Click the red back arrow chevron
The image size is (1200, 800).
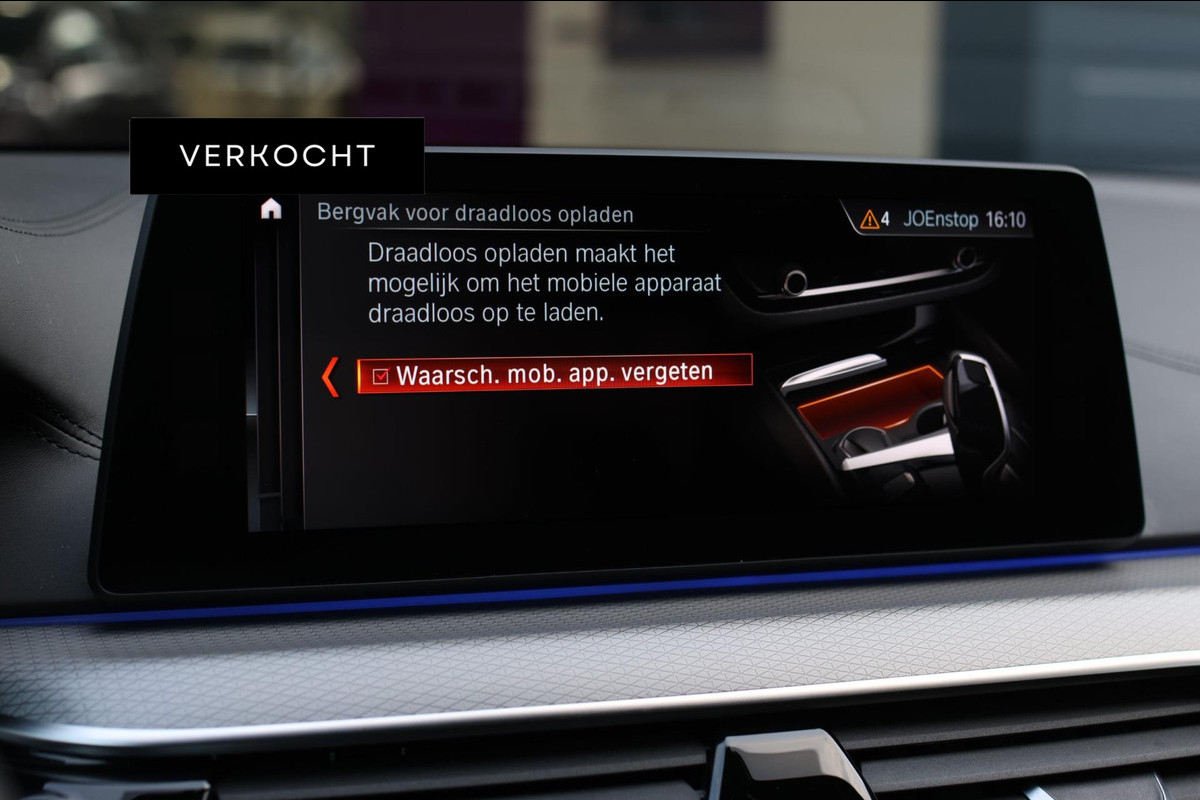tap(330, 379)
